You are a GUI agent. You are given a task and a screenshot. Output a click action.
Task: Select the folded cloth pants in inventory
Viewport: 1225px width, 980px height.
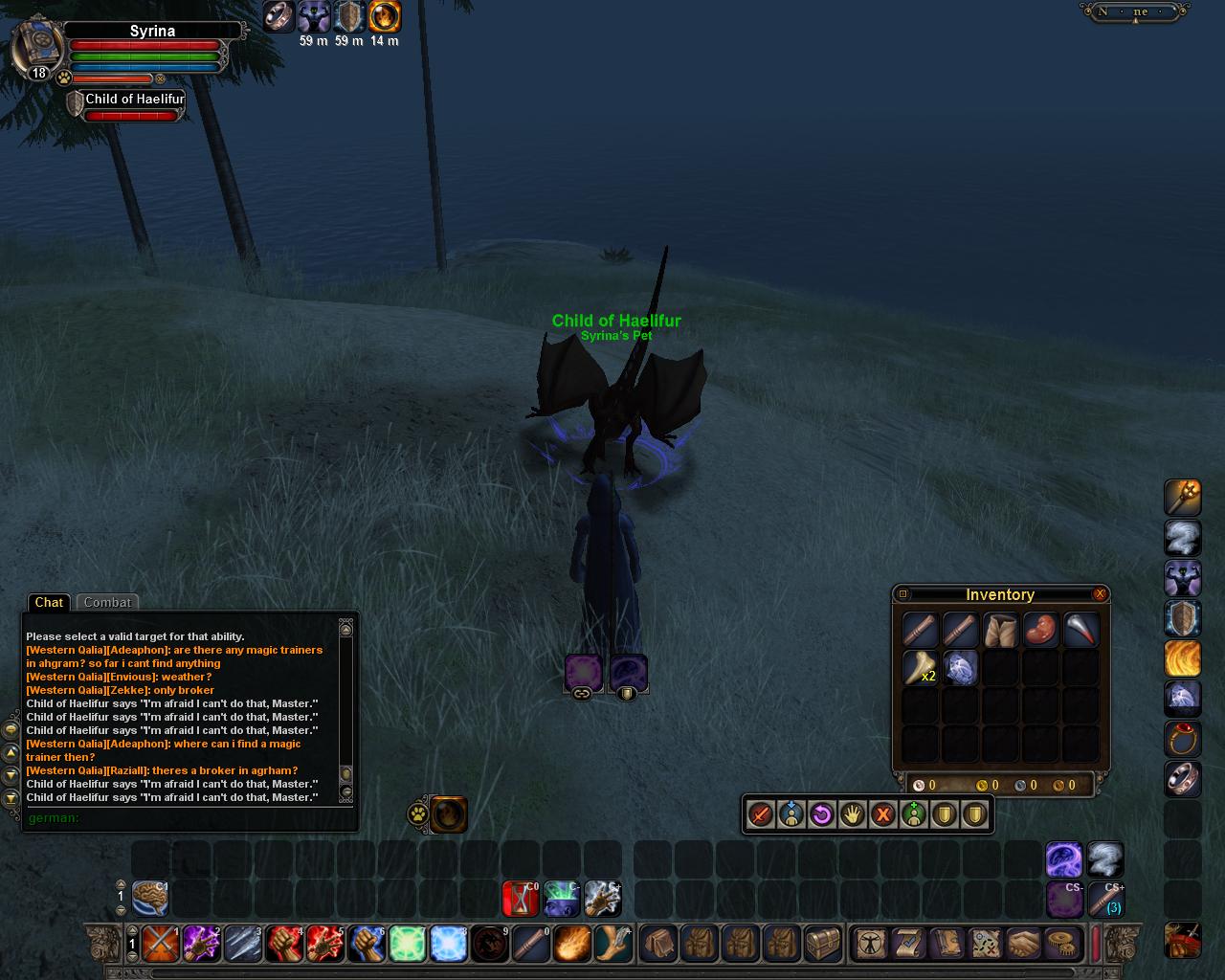tap(1000, 629)
